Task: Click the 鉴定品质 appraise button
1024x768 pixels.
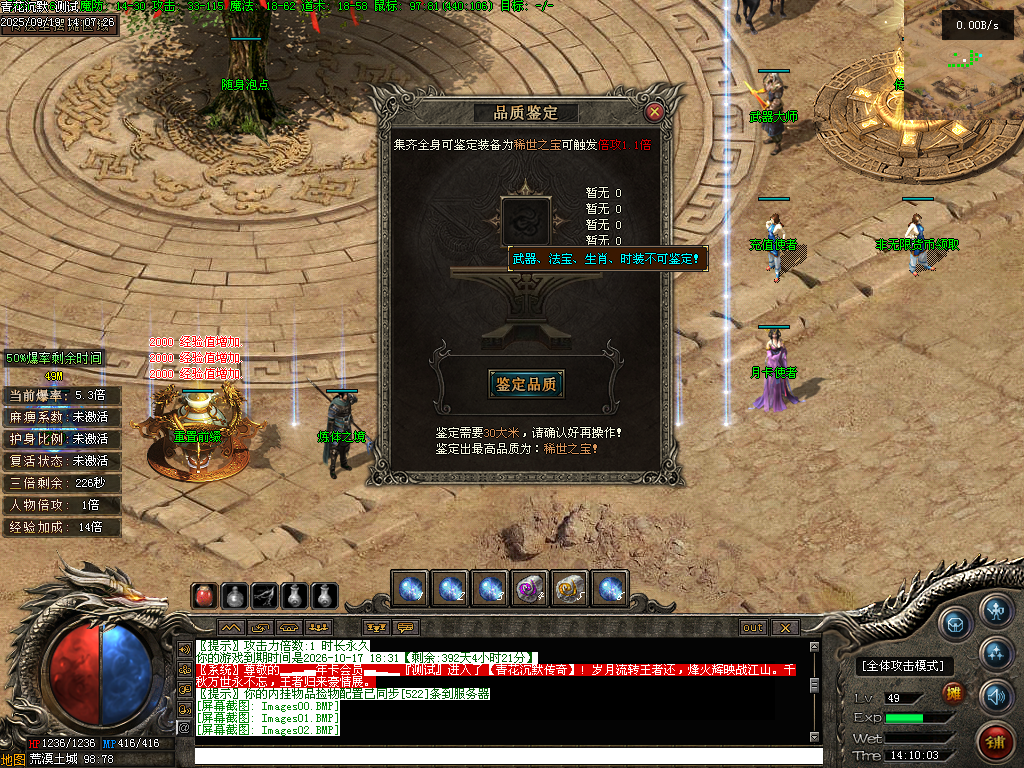Action: pyautogui.click(x=526, y=384)
